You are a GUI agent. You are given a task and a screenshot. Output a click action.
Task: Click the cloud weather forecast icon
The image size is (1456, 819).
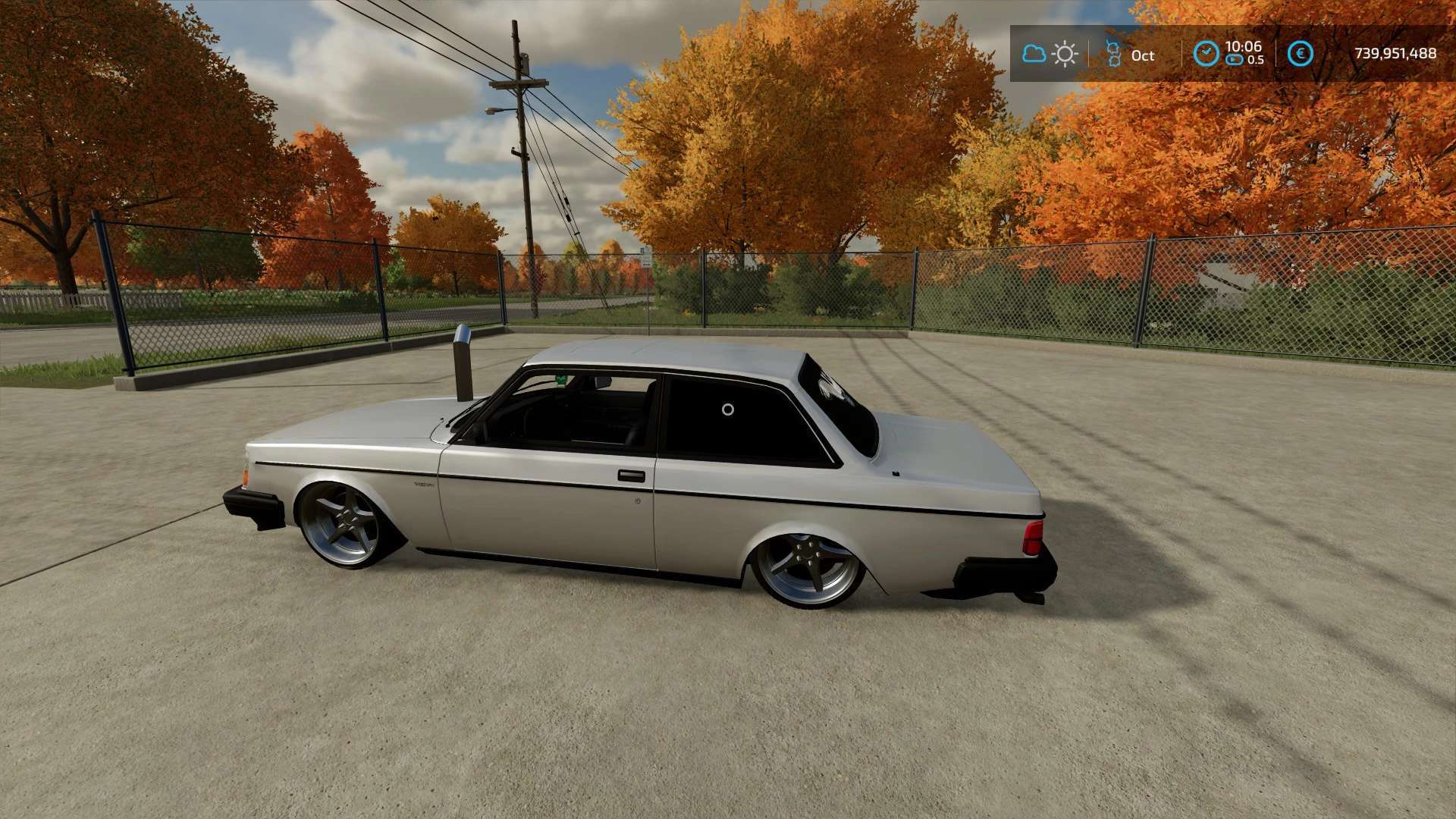click(1034, 54)
